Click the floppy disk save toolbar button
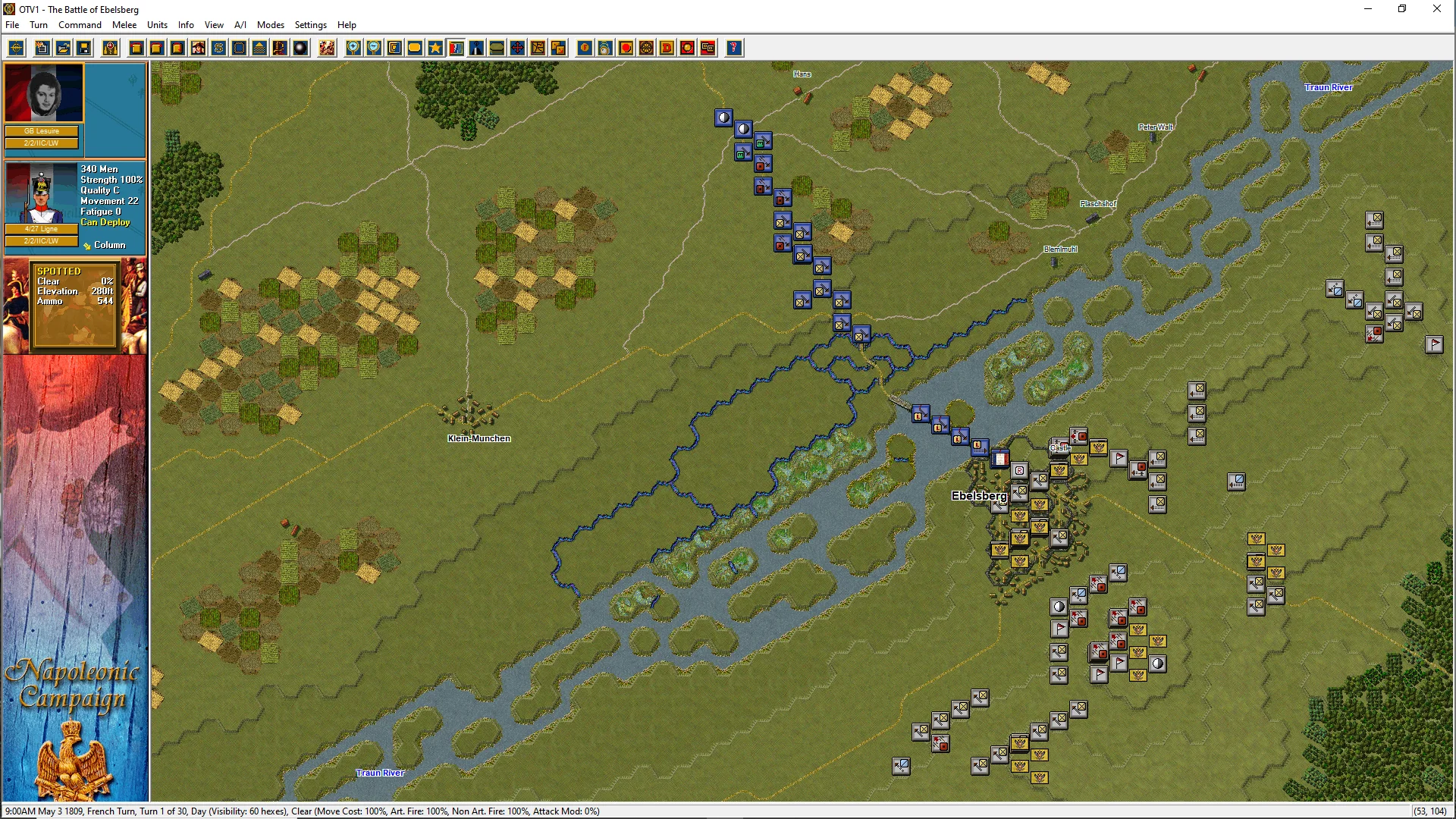The height and width of the screenshot is (819, 1456). (84, 49)
